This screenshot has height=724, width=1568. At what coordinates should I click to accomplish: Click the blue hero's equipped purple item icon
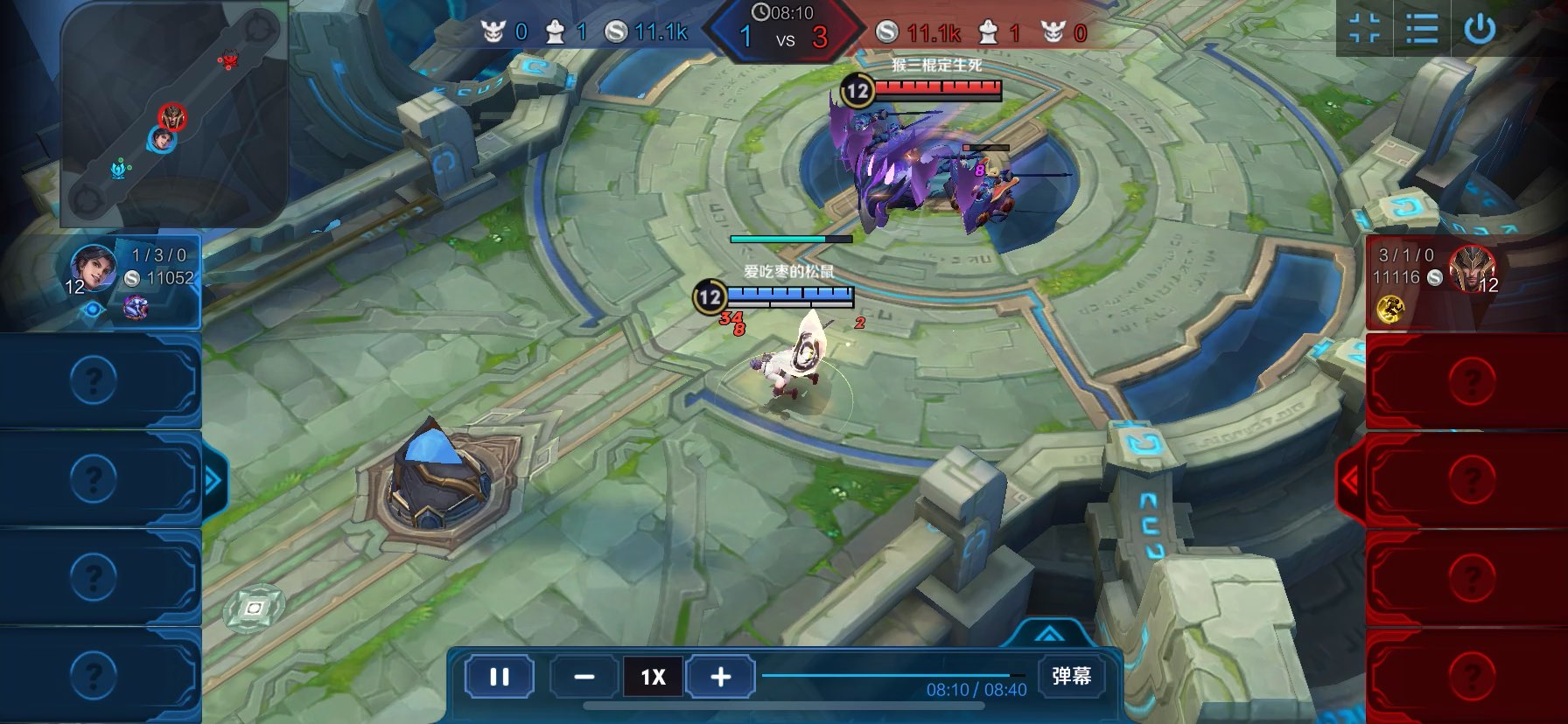[x=135, y=307]
